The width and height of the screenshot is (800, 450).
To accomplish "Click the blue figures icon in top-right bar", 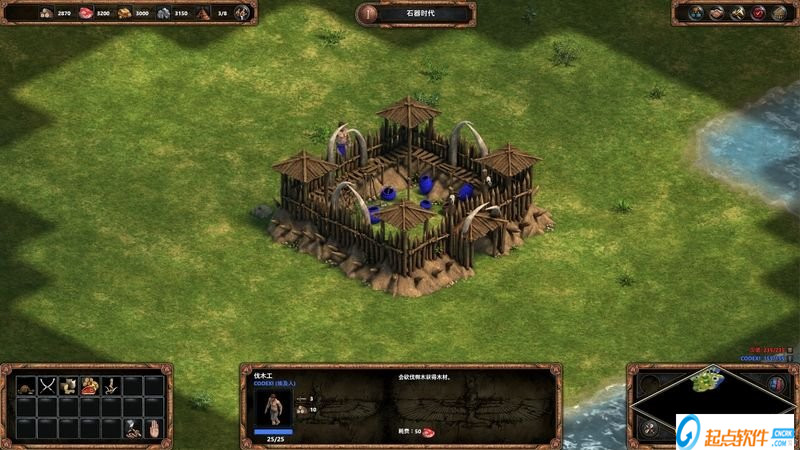I will tap(697, 13).
